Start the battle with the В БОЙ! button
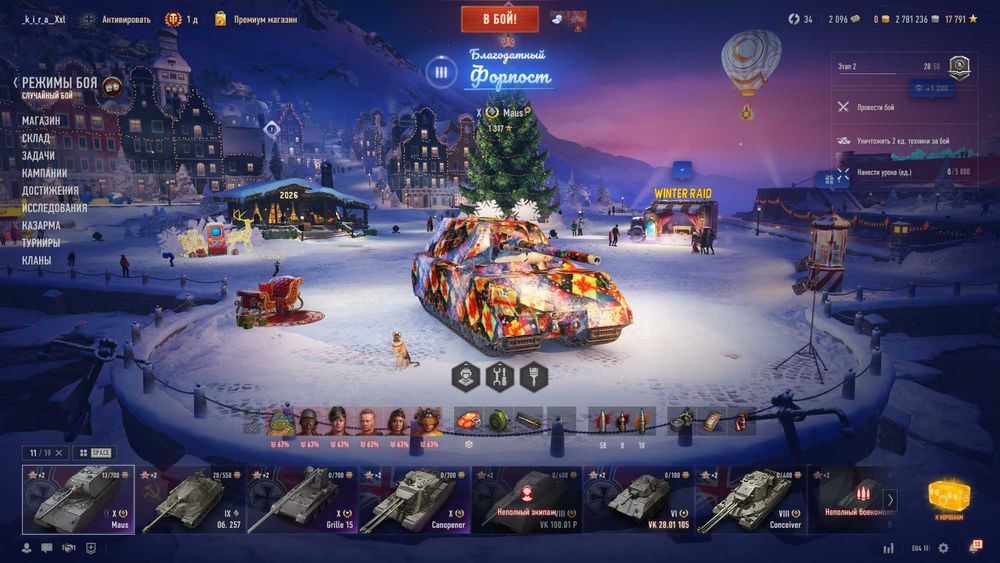The height and width of the screenshot is (563, 1000). (499, 19)
